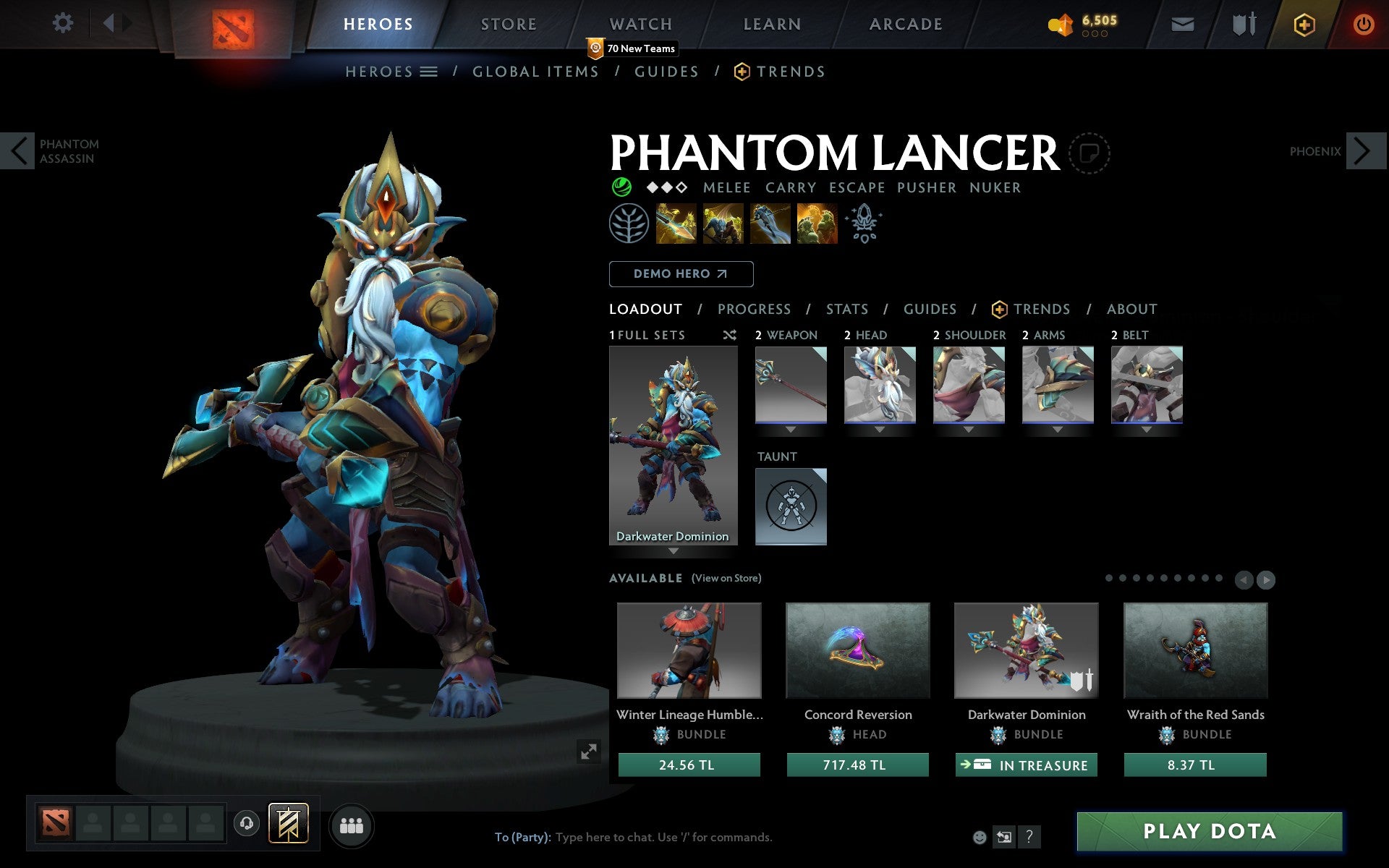Open the emoticon smiley in chat bar
Image resolution: width=1389 pixels, height=868 pixels.
[981, 837]
